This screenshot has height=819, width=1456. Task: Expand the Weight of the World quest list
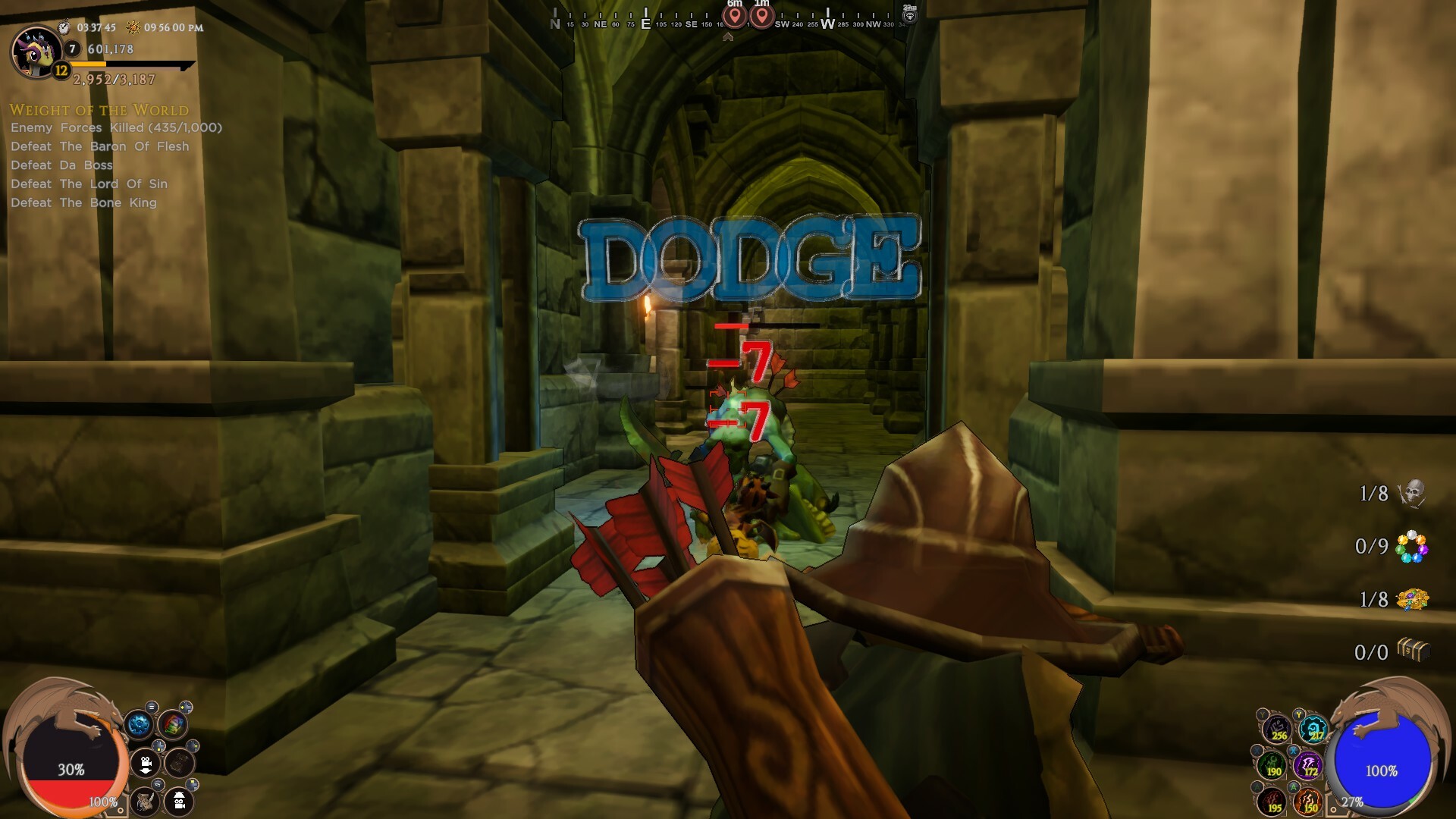tap(99, 110)
